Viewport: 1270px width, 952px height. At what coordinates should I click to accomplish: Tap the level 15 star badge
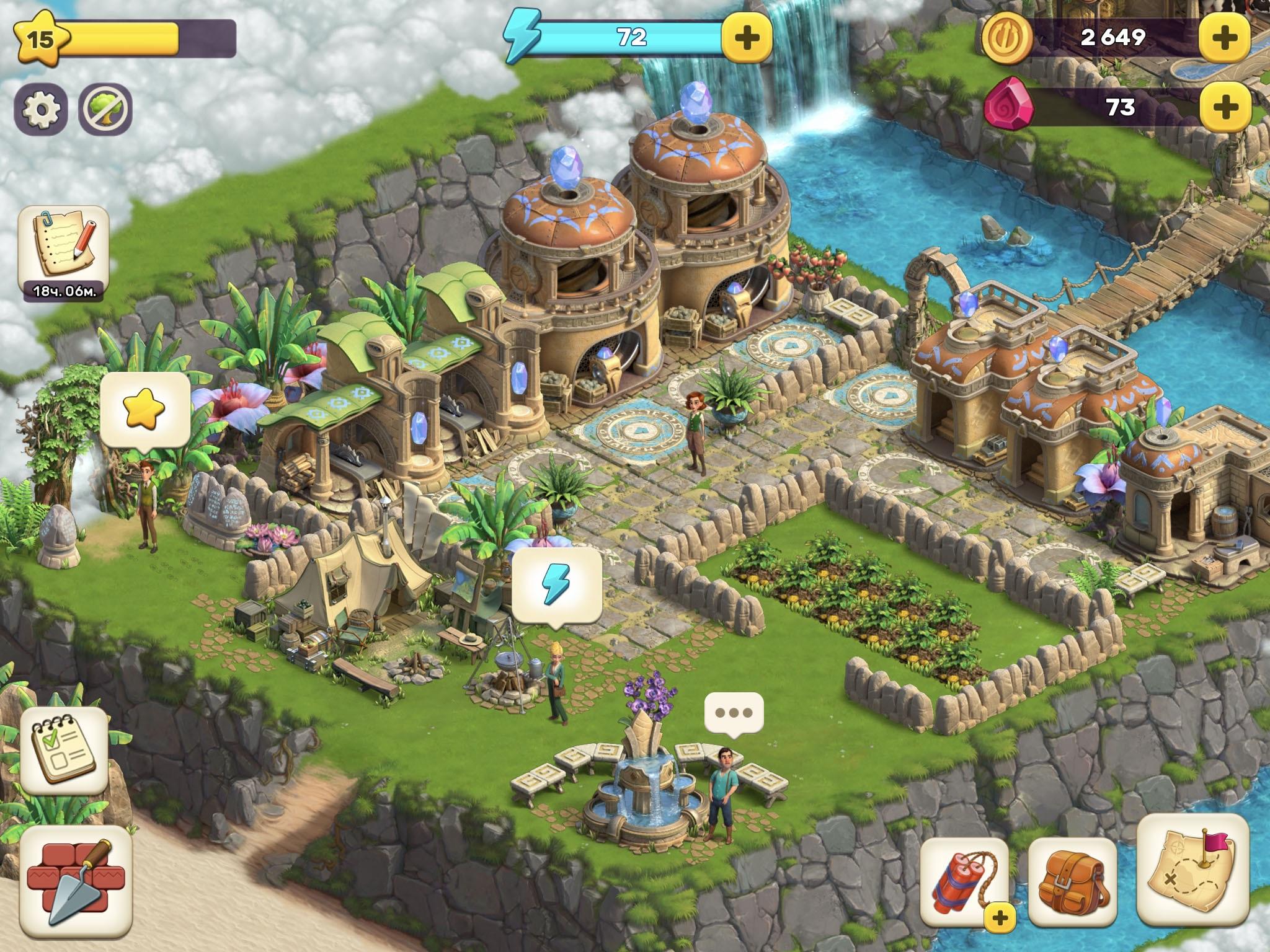point(40,38)
